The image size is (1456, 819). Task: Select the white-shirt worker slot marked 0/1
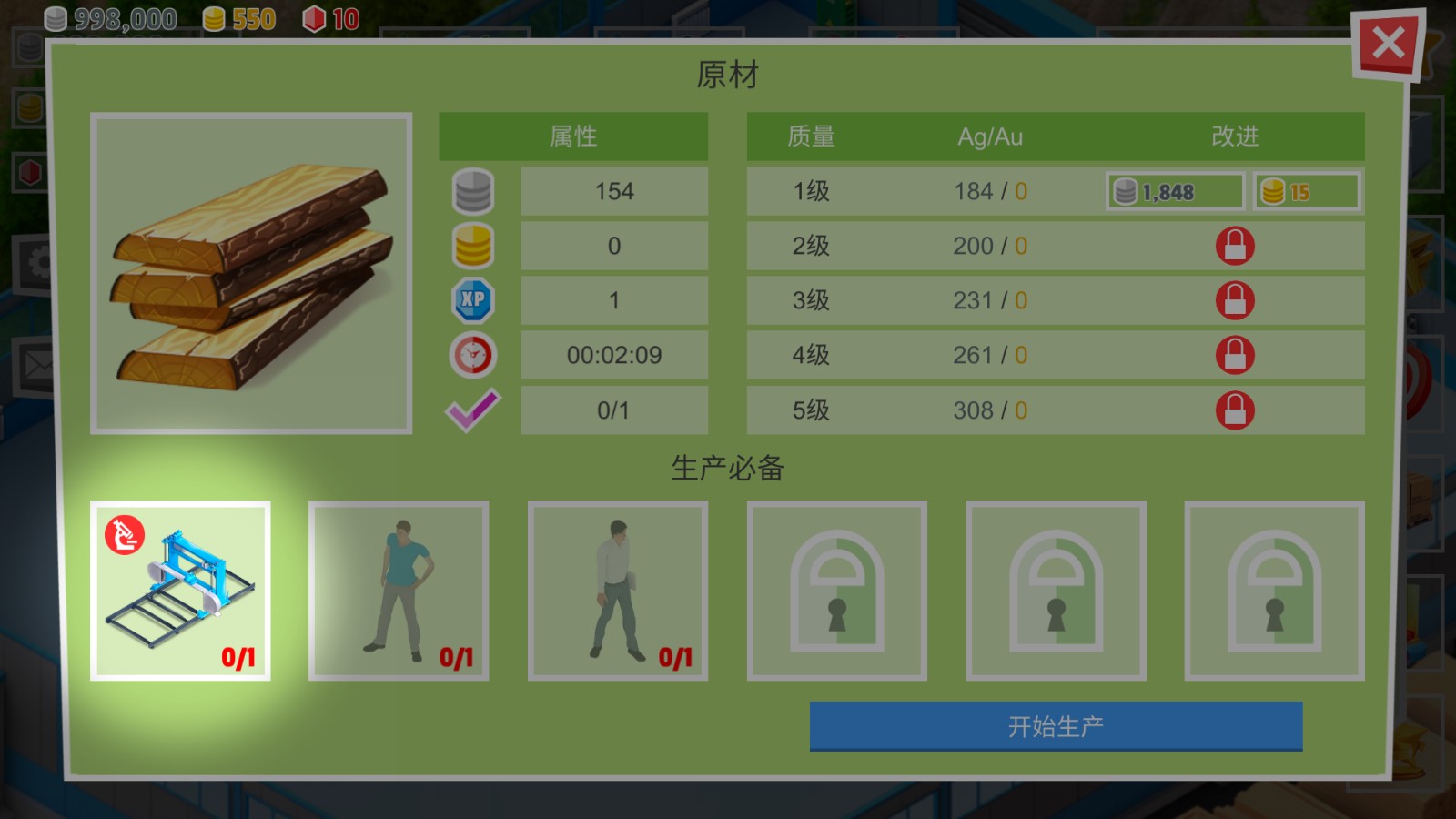(x=618, y=590)
